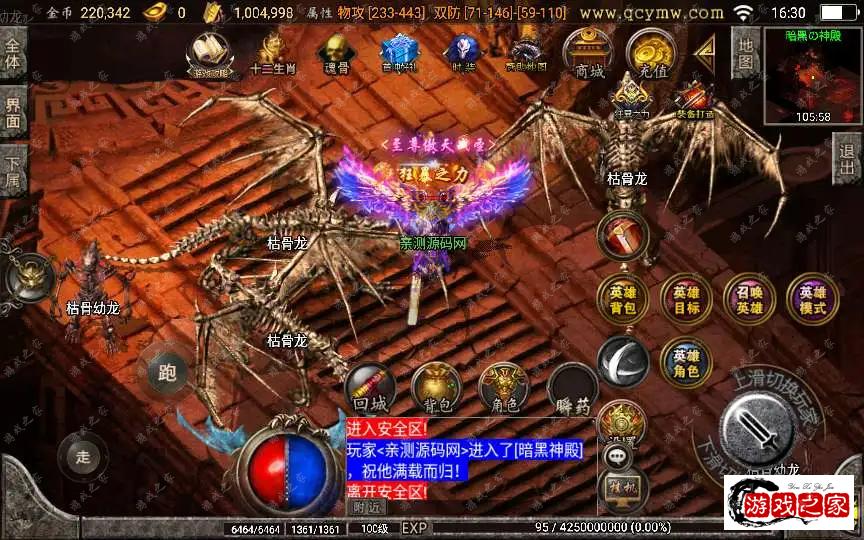Open the 魂骨 skull icon
This screenshot has height=540, width=864.
click(x=333, y=53)
